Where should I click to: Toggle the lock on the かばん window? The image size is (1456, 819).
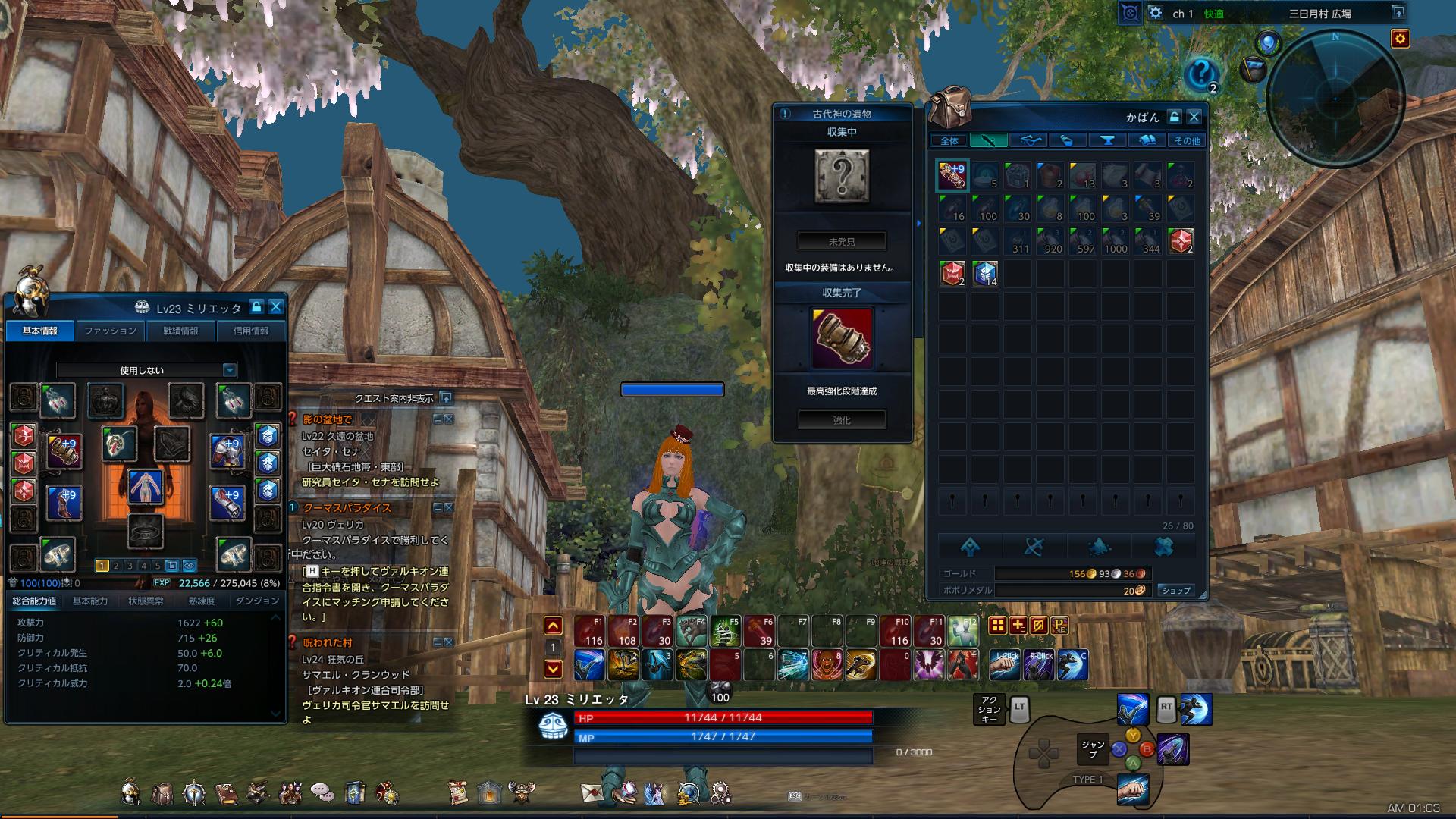point(1174,118)
